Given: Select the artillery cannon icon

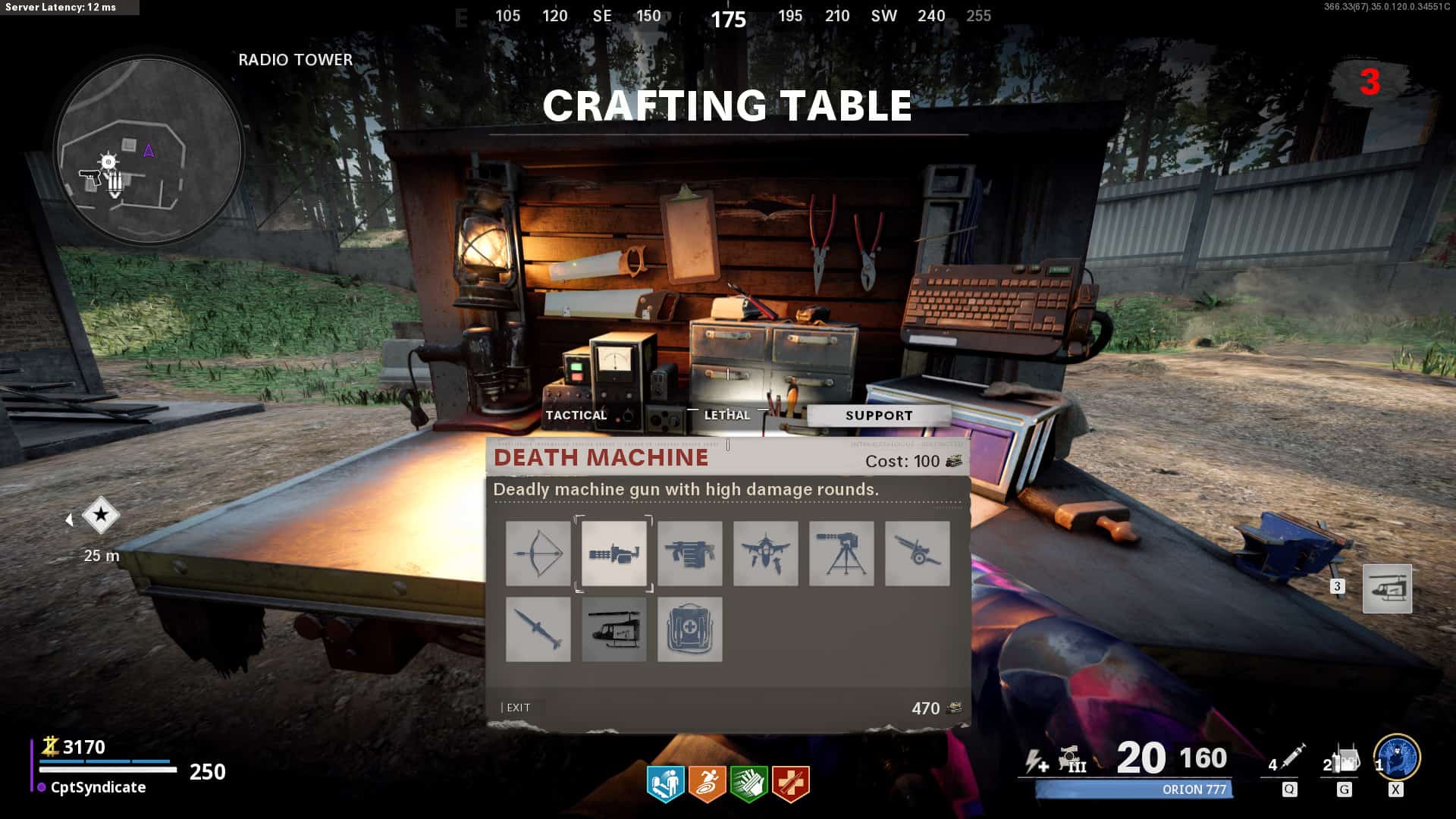Looking at the screenshot, I should click(x=918, y=554).
